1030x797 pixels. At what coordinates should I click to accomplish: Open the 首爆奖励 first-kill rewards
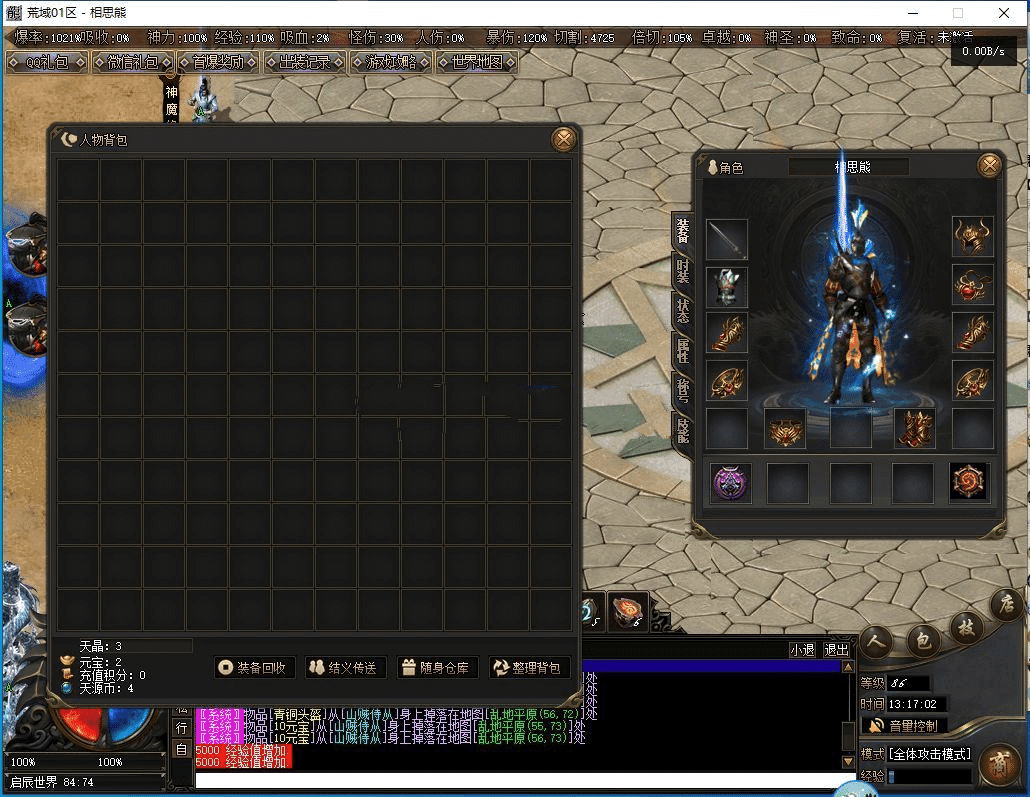219,62
